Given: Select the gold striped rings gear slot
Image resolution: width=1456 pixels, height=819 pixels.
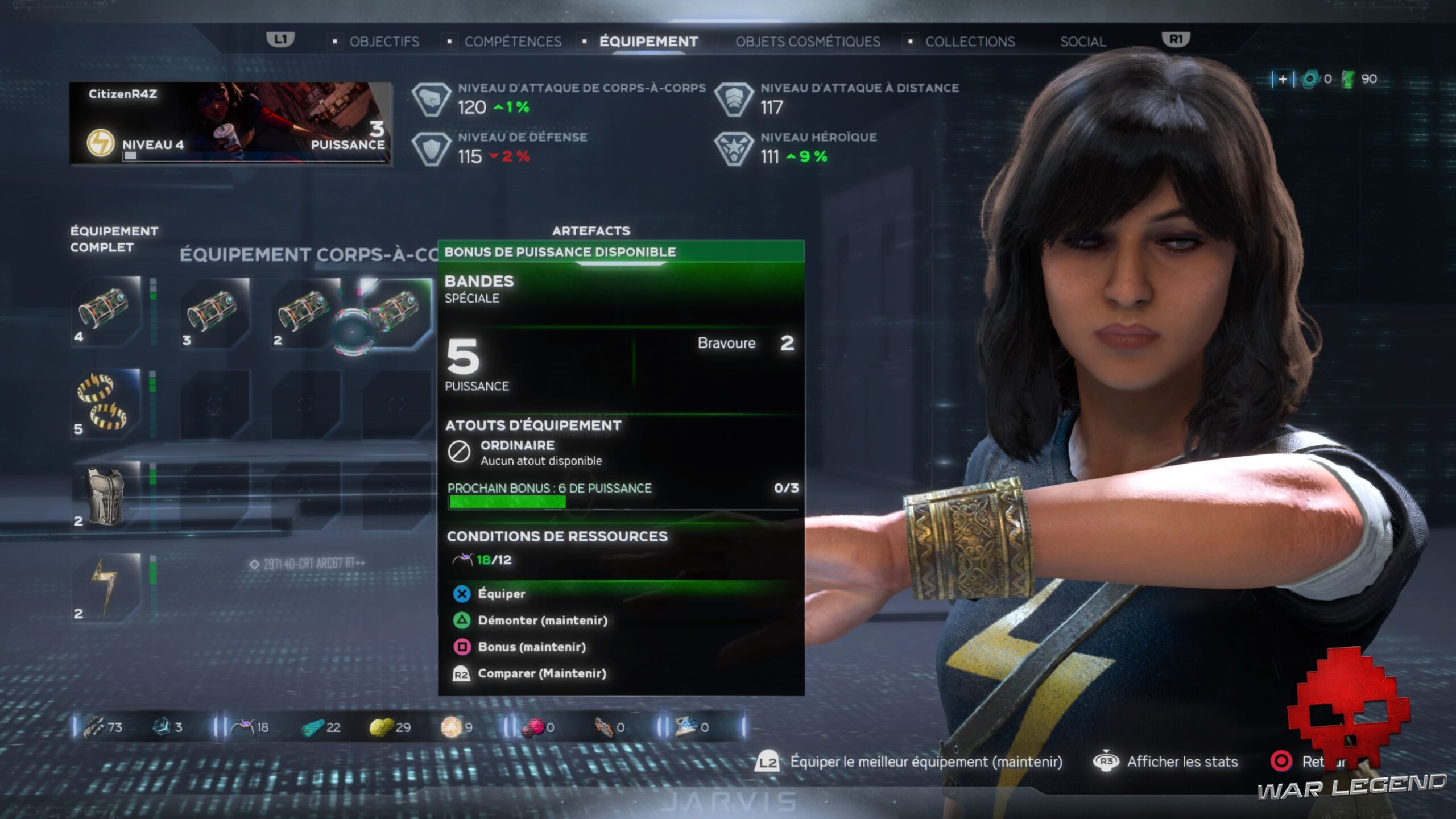Looking at the screenshot, I should (x=106, y=403).
